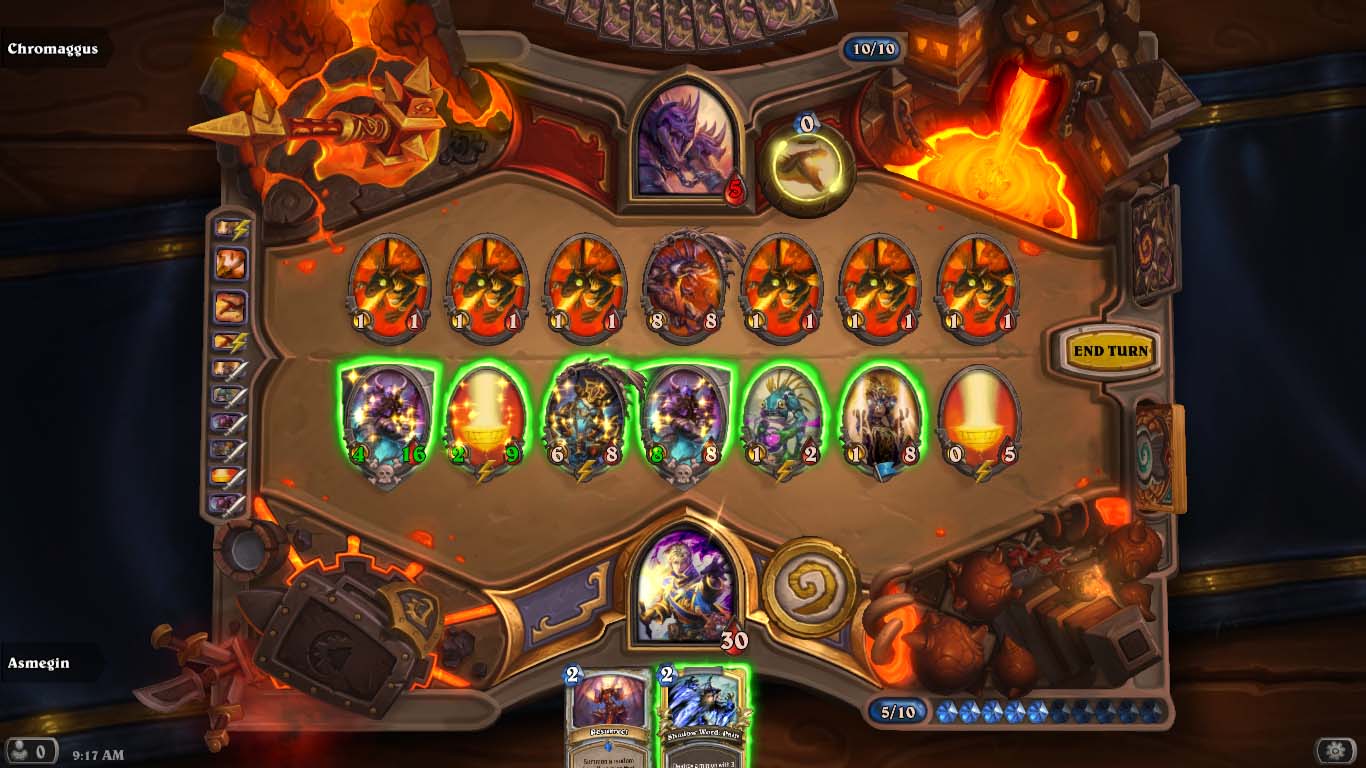1366x768 pixels.
Task: Select the 0/5 Lightwell minion
Action: [x=979, y=420]
